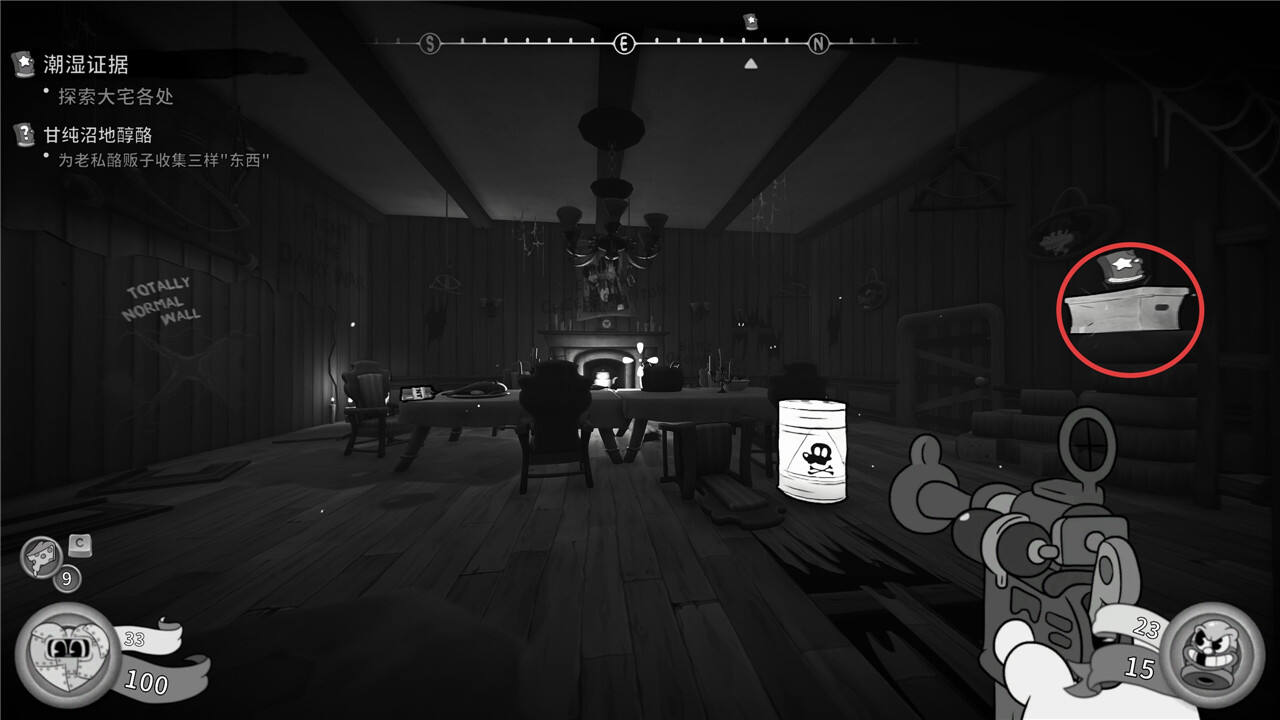
Task: Select the 甘纯沼地醇酪 side quest entry
Action: (x=98, y=134)
